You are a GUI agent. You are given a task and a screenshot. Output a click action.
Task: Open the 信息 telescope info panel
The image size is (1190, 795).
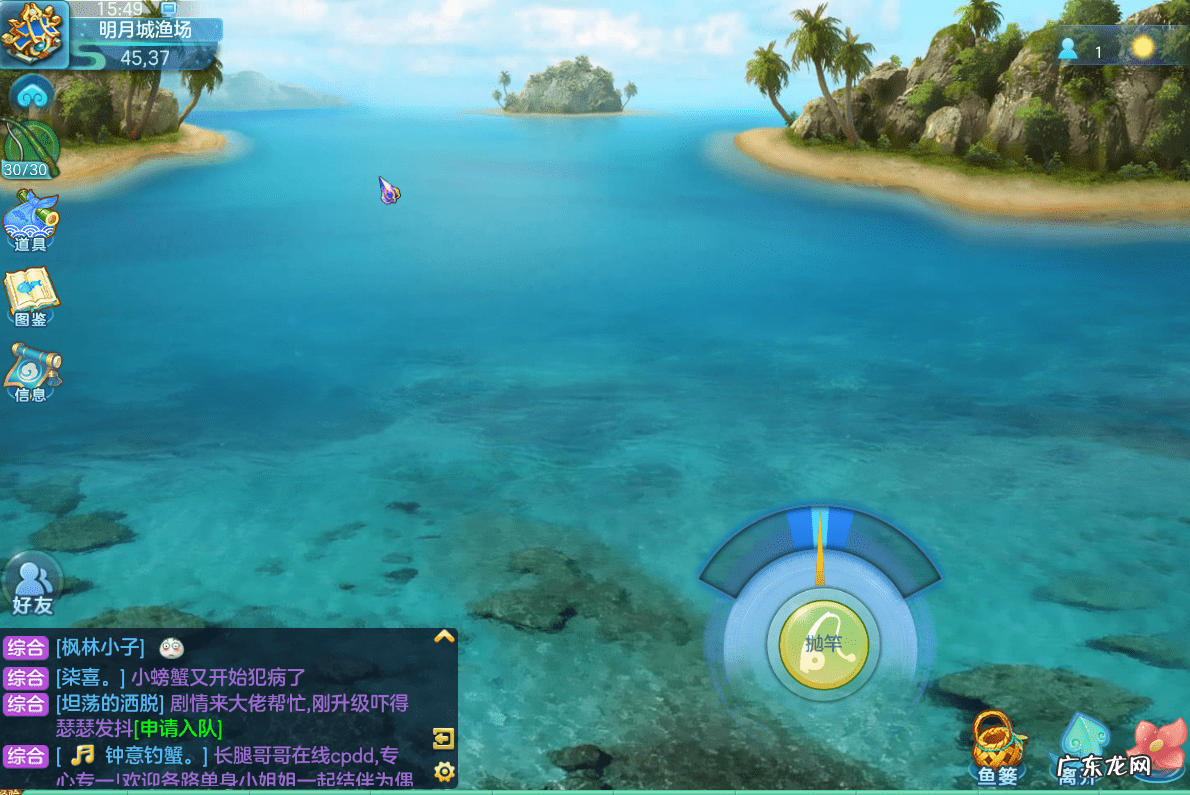pyautogui.click(x=32, y=372)
